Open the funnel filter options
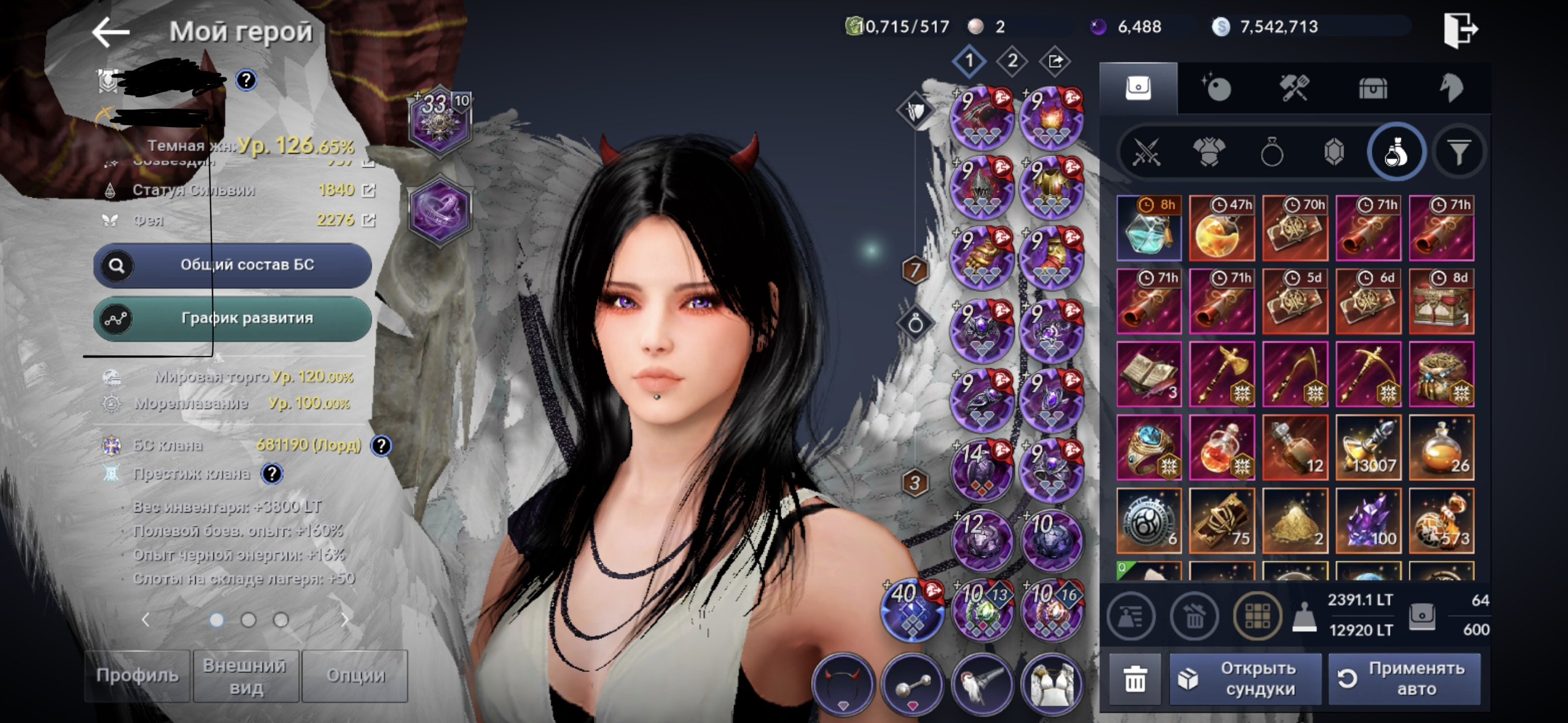The image size is (1568, 723). 1459,152
